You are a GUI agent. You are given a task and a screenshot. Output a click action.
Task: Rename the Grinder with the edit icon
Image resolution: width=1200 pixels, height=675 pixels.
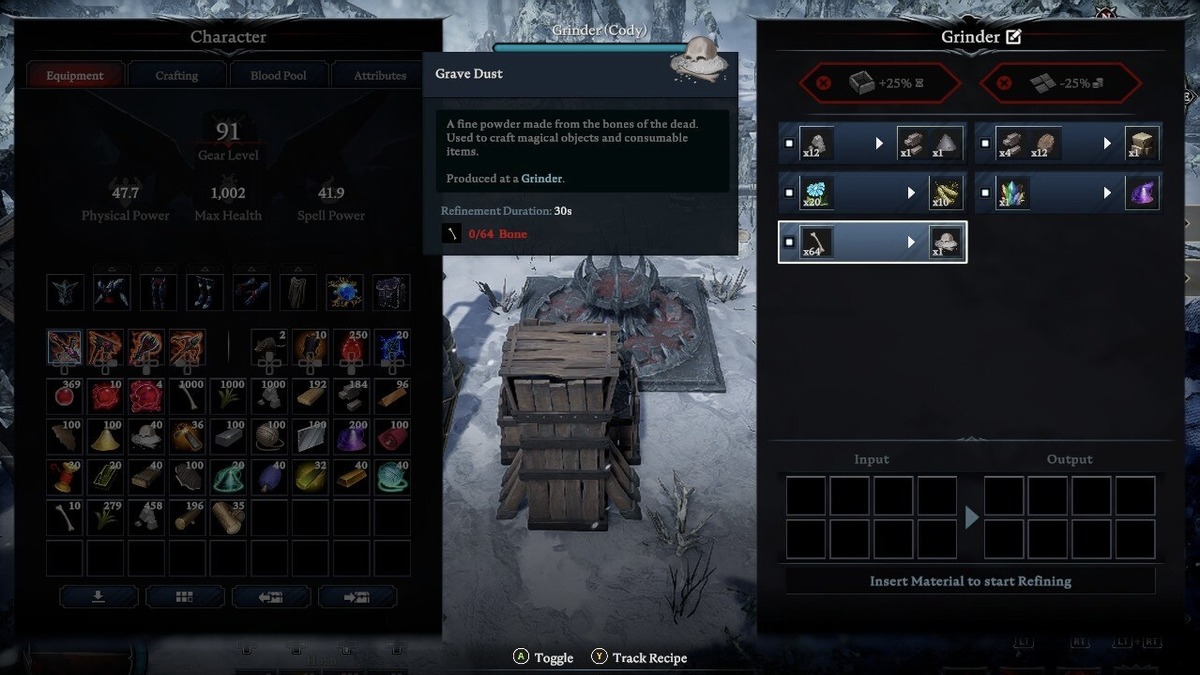click(x=1013, y=37)
